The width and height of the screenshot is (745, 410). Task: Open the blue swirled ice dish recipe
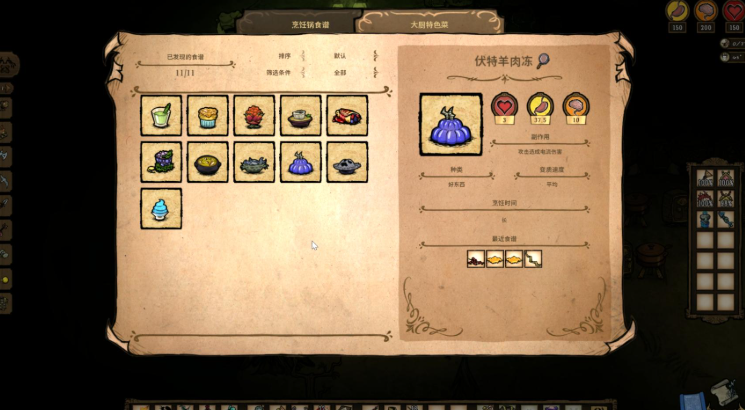click(161, 208)
